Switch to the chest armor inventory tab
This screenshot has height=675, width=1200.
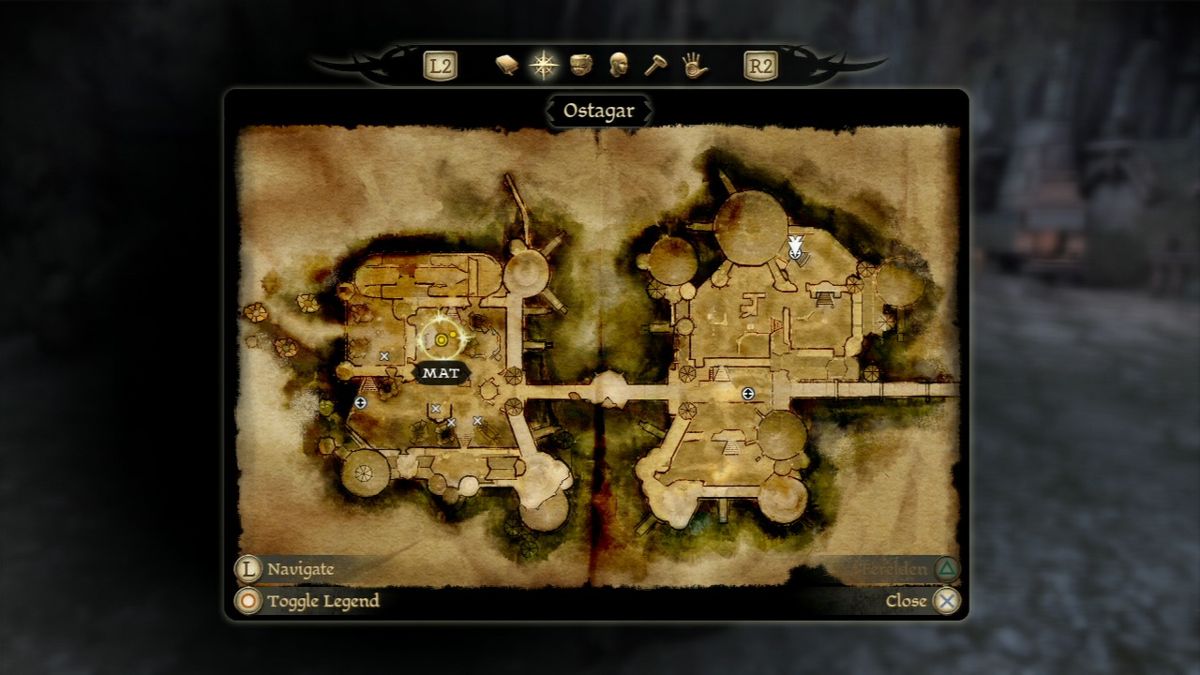[582, 66]
